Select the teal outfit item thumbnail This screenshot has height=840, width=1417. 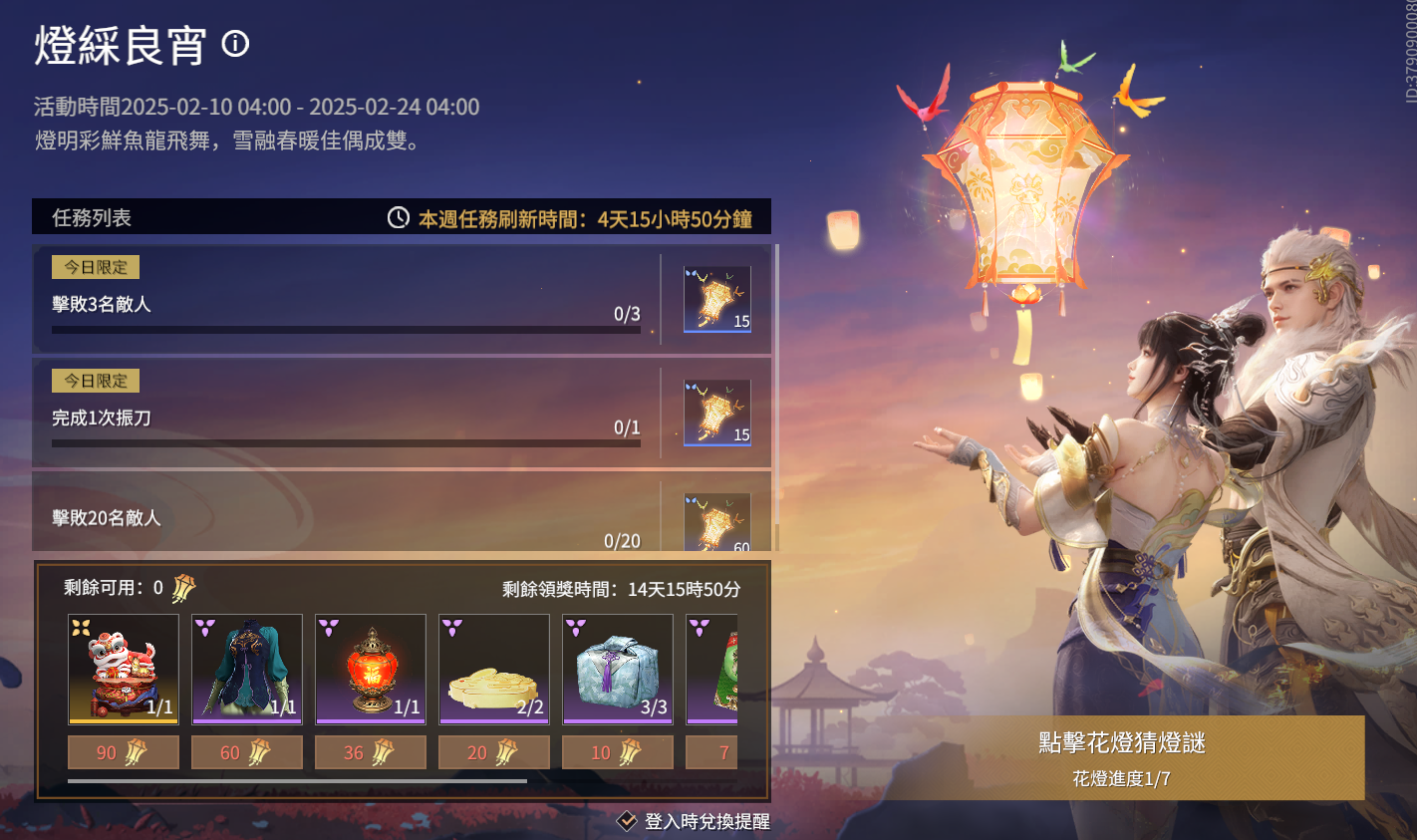(x=246, y=669)
